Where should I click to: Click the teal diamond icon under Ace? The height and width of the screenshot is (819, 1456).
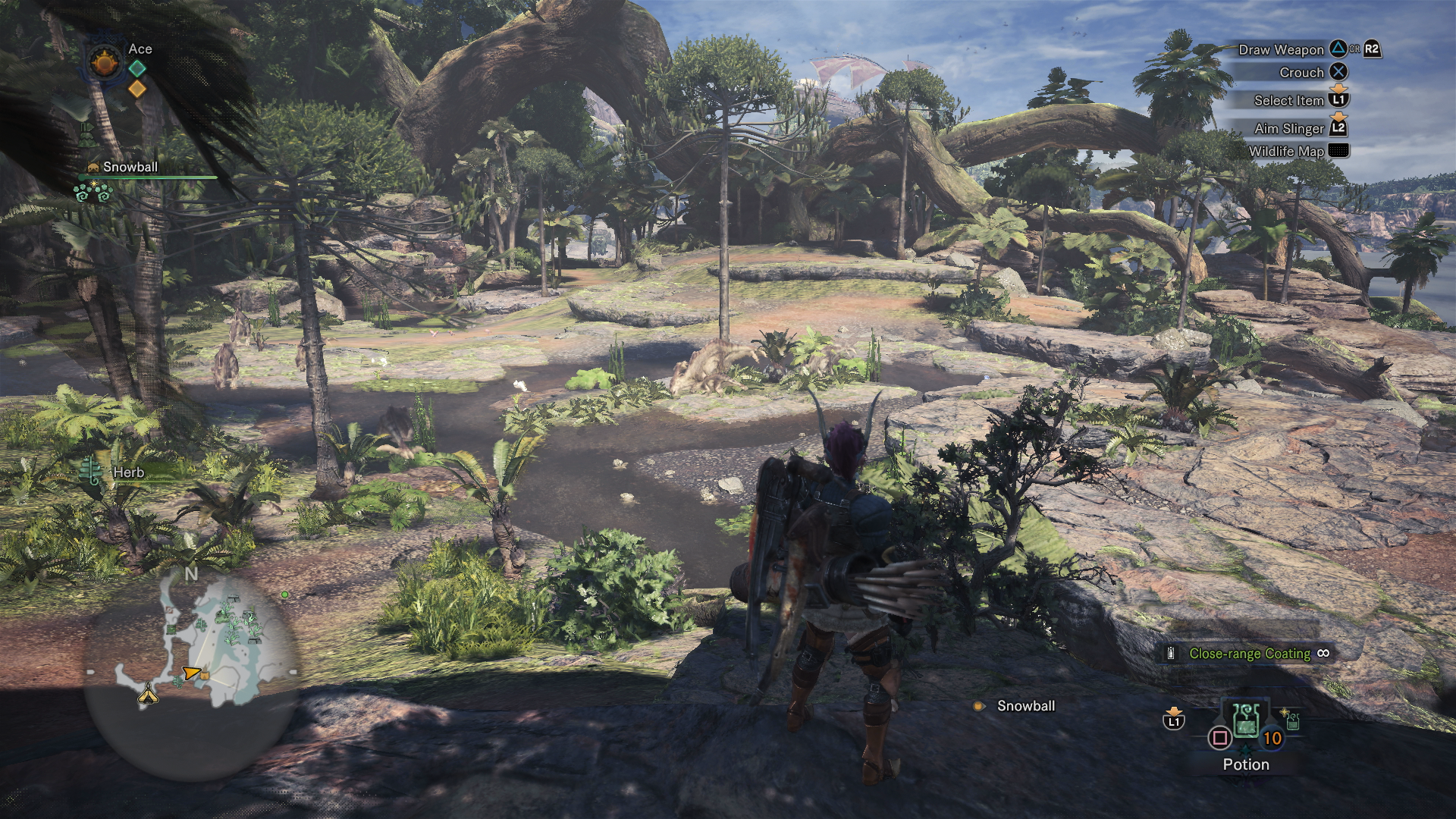[x=137, y=69]
